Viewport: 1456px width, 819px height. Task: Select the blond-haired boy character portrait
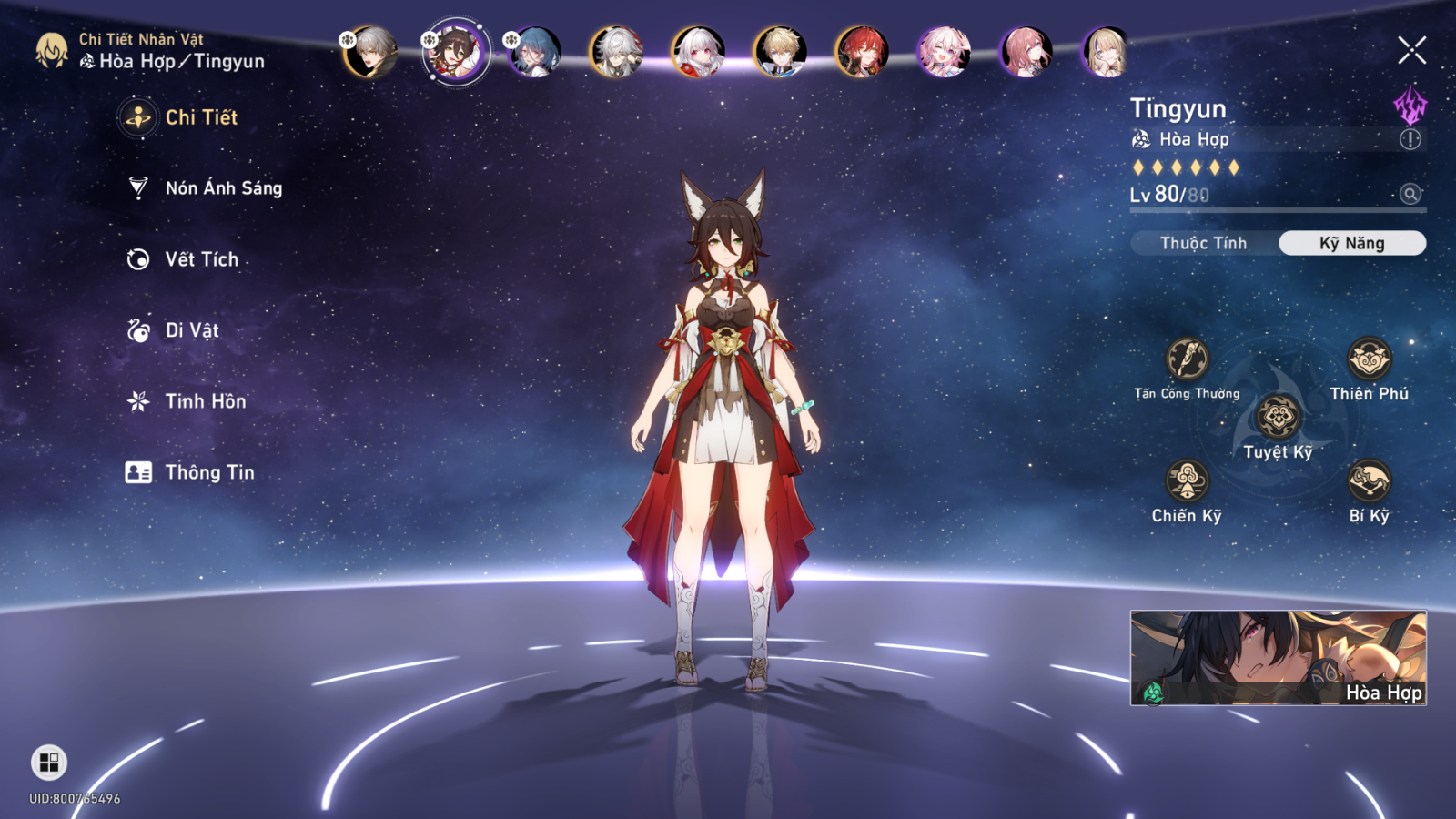pos(780,52)
